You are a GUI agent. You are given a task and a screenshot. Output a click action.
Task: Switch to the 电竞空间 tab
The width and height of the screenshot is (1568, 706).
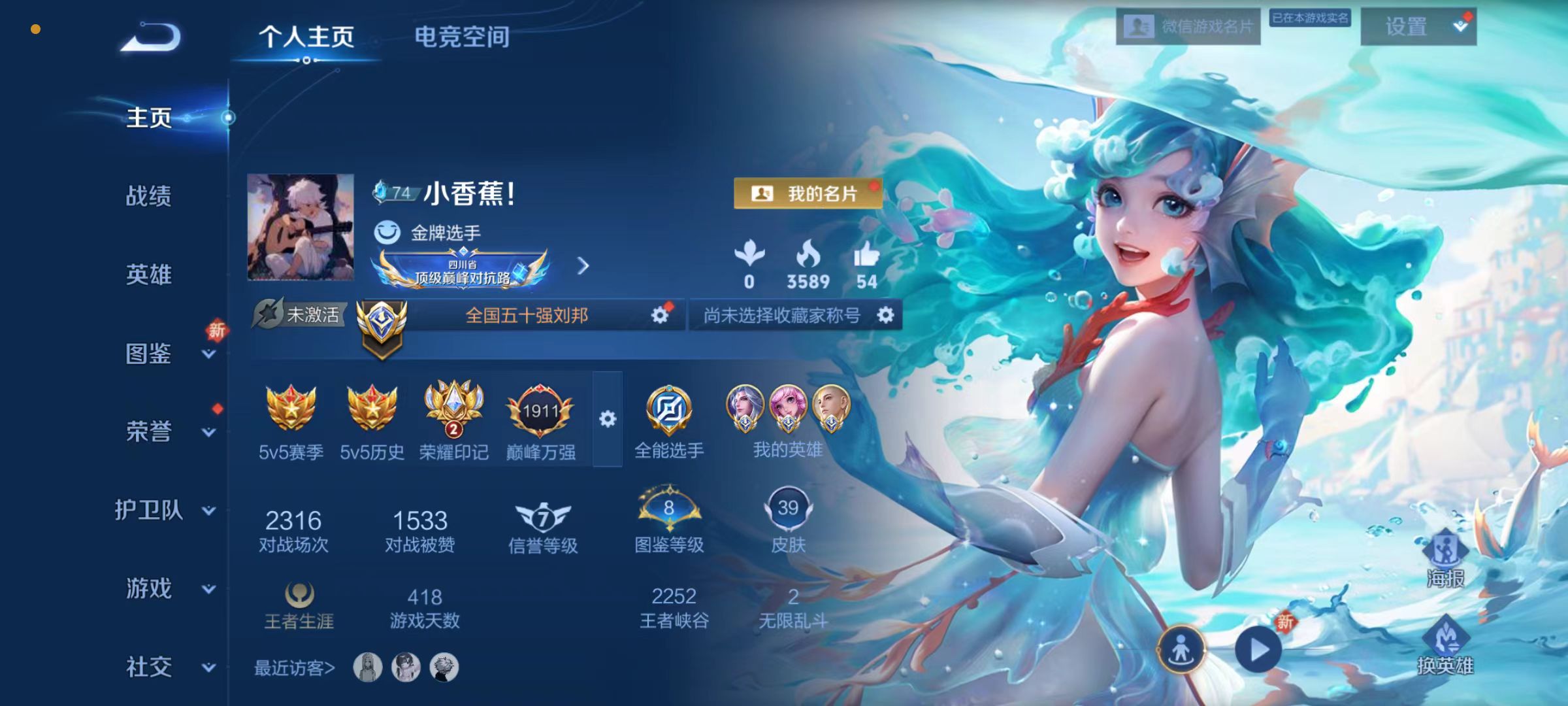pyautogui.click(x=462, y=37)
